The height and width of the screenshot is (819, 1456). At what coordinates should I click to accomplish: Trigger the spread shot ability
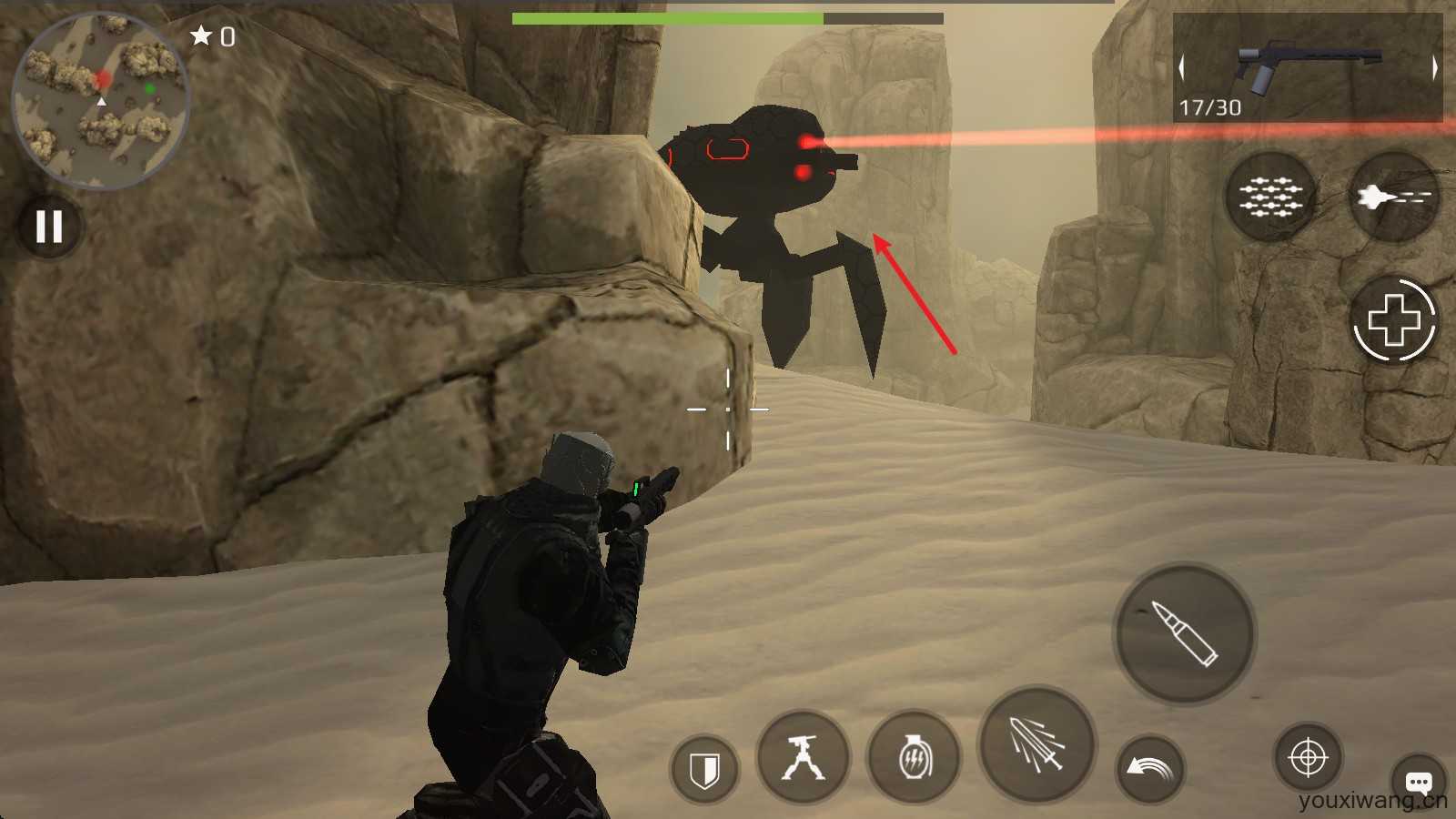point(1036,744)
